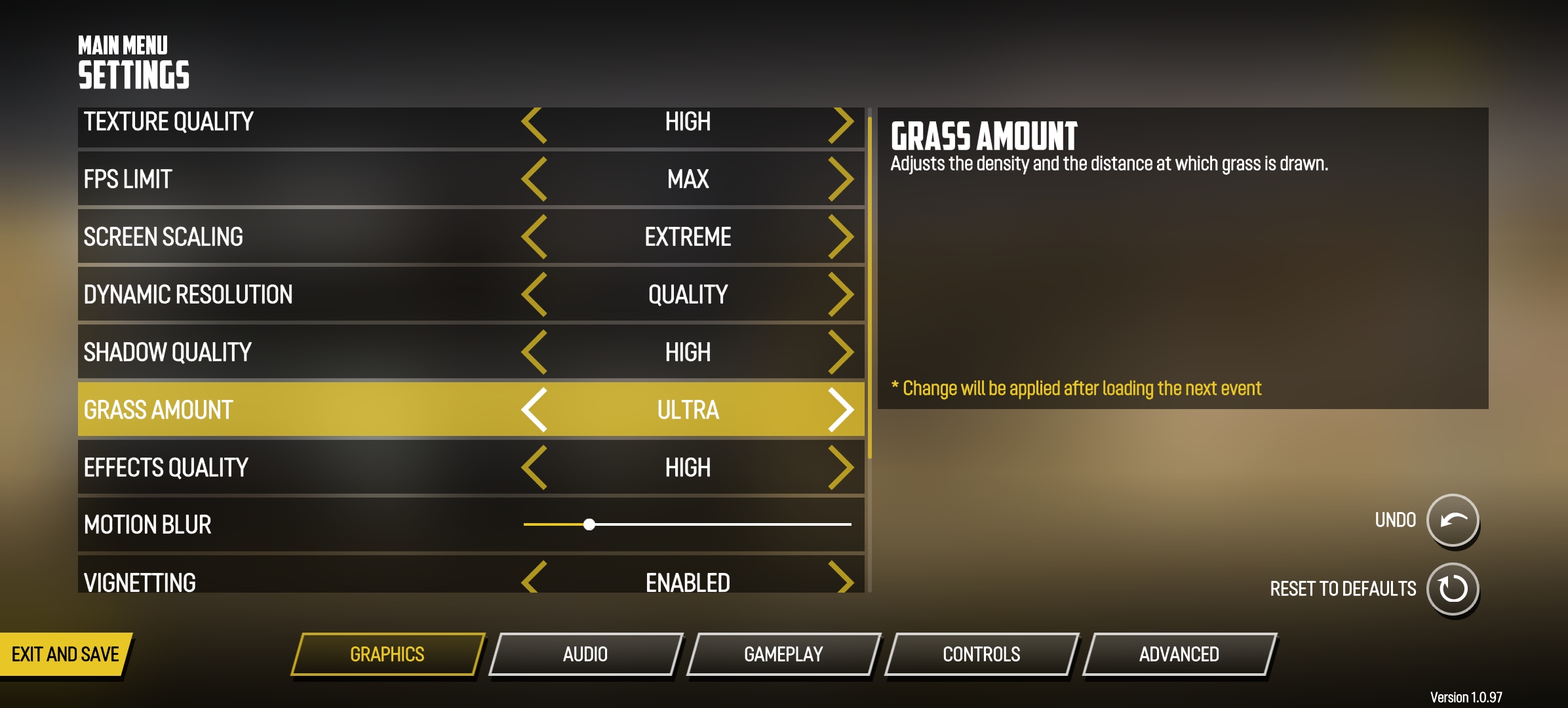Reset all settings to defaults
The height and width of the screenshot is (708, 1568).
[x=1453, y=589]
